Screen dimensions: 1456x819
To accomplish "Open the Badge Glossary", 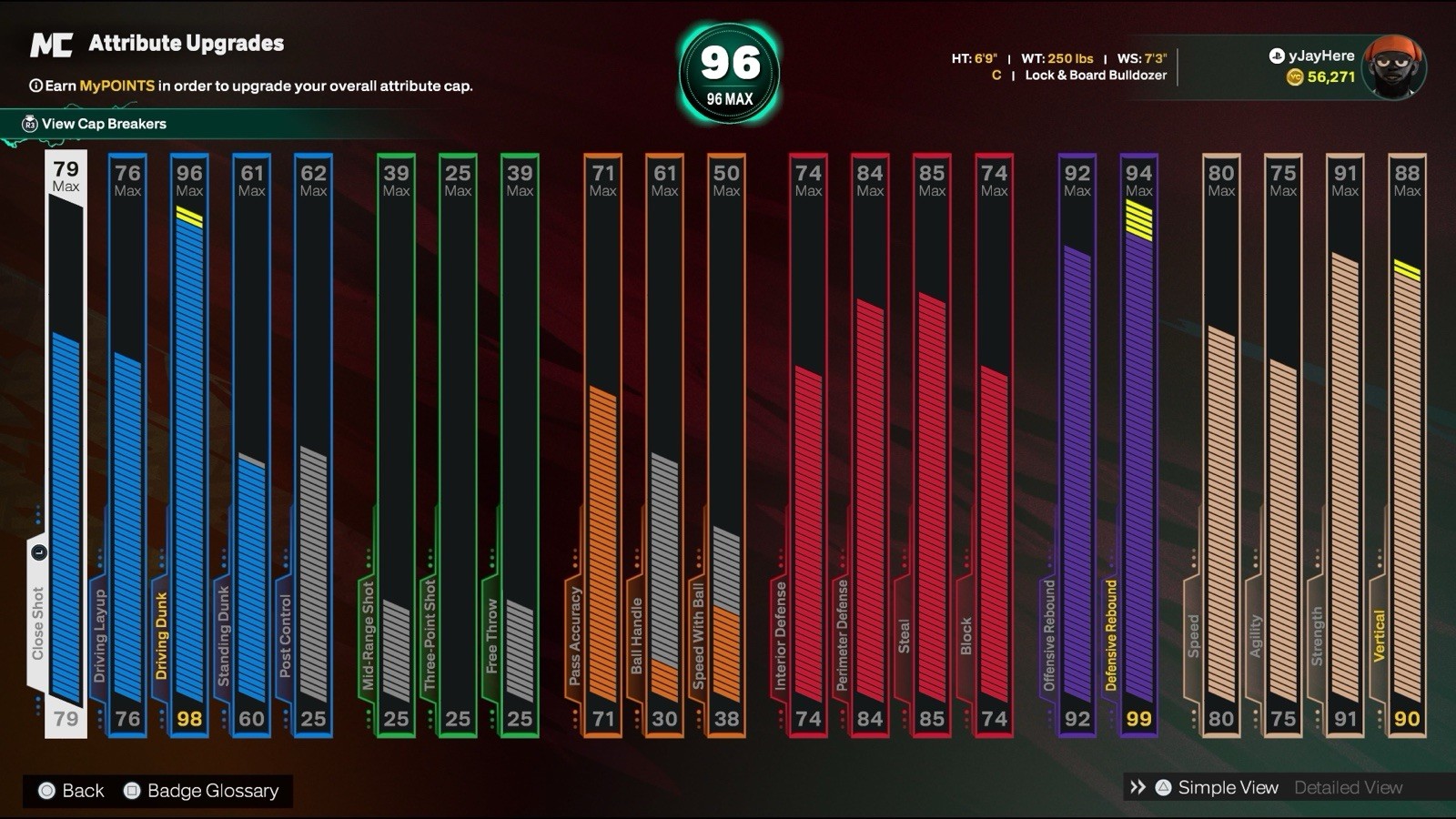I will point(212,791).
